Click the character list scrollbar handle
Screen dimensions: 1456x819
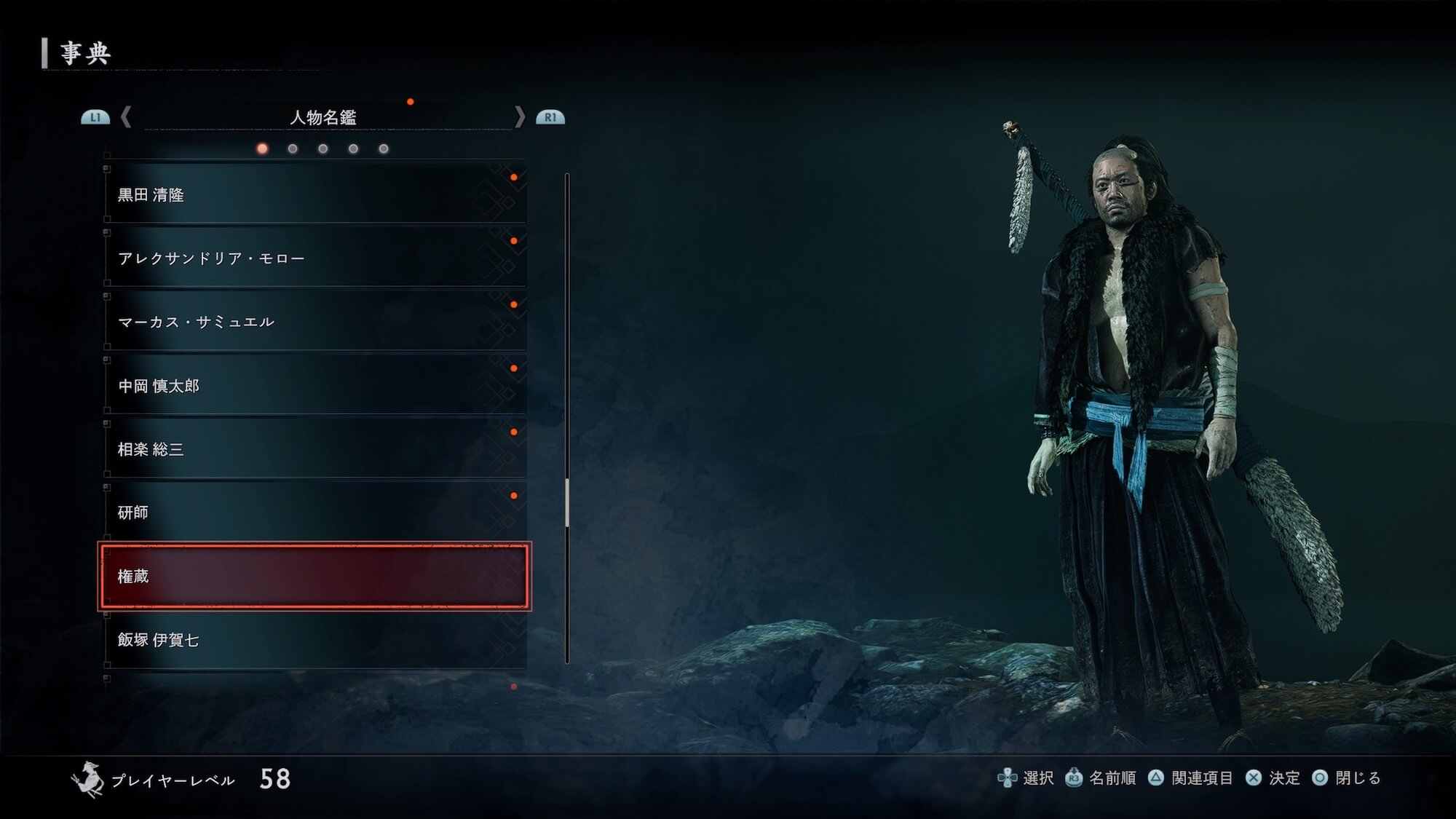[x=567, y=502]
